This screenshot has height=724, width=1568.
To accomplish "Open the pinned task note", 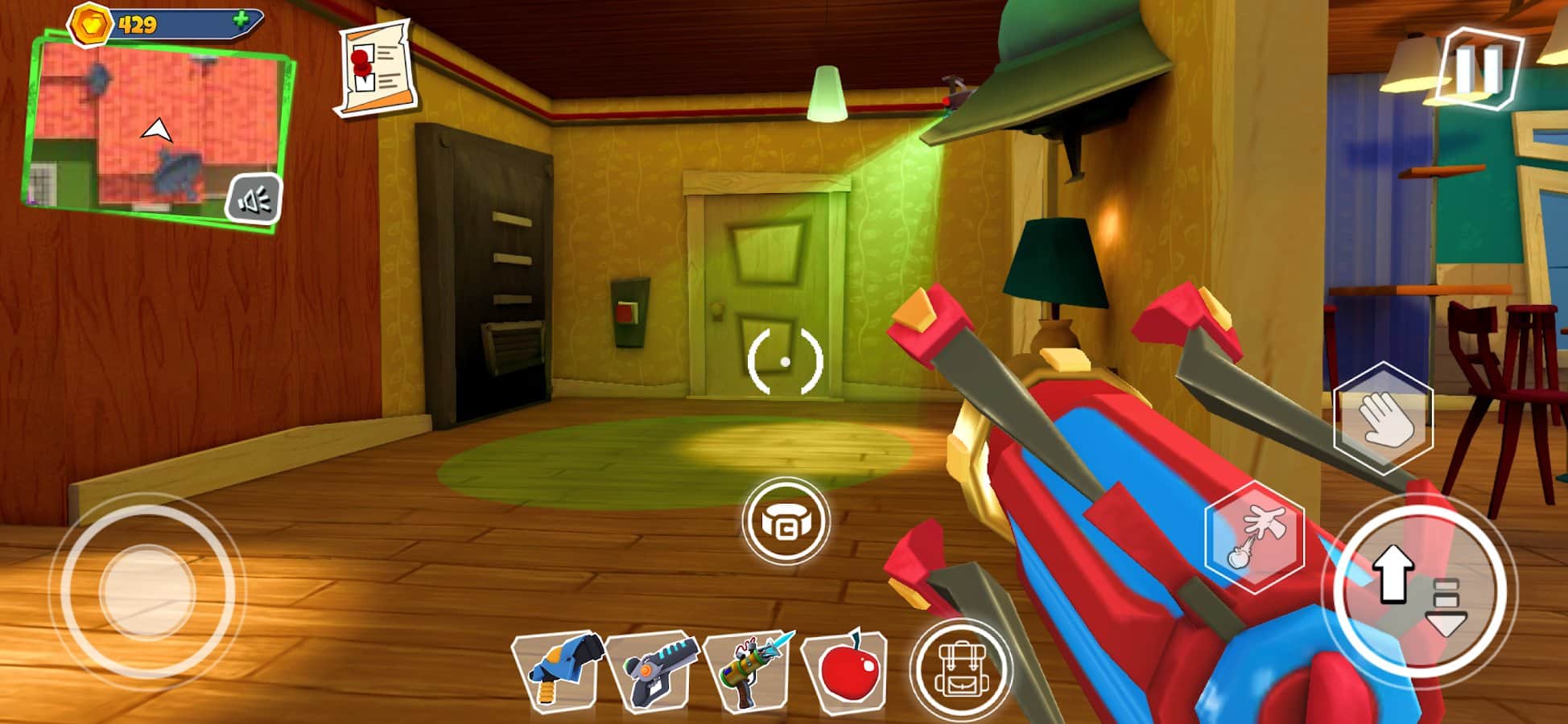I will [x=376, y=70].
